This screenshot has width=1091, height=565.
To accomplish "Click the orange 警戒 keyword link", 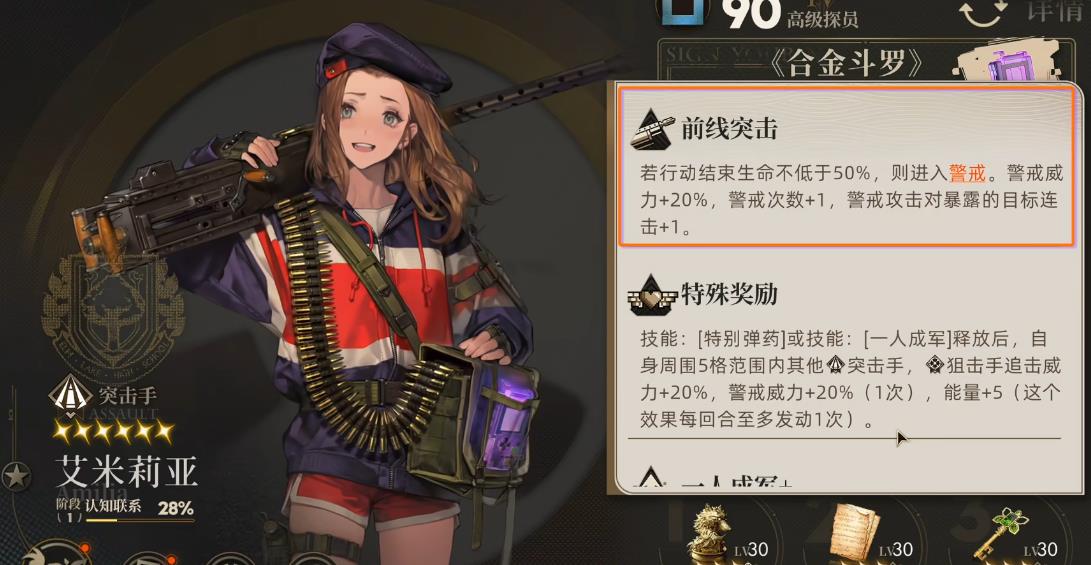I will click(x=966, y=173).
